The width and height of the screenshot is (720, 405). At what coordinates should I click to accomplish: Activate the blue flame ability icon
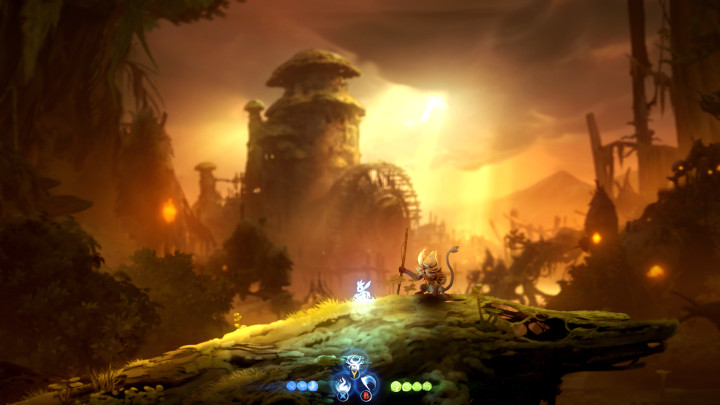tap(344, 383)
